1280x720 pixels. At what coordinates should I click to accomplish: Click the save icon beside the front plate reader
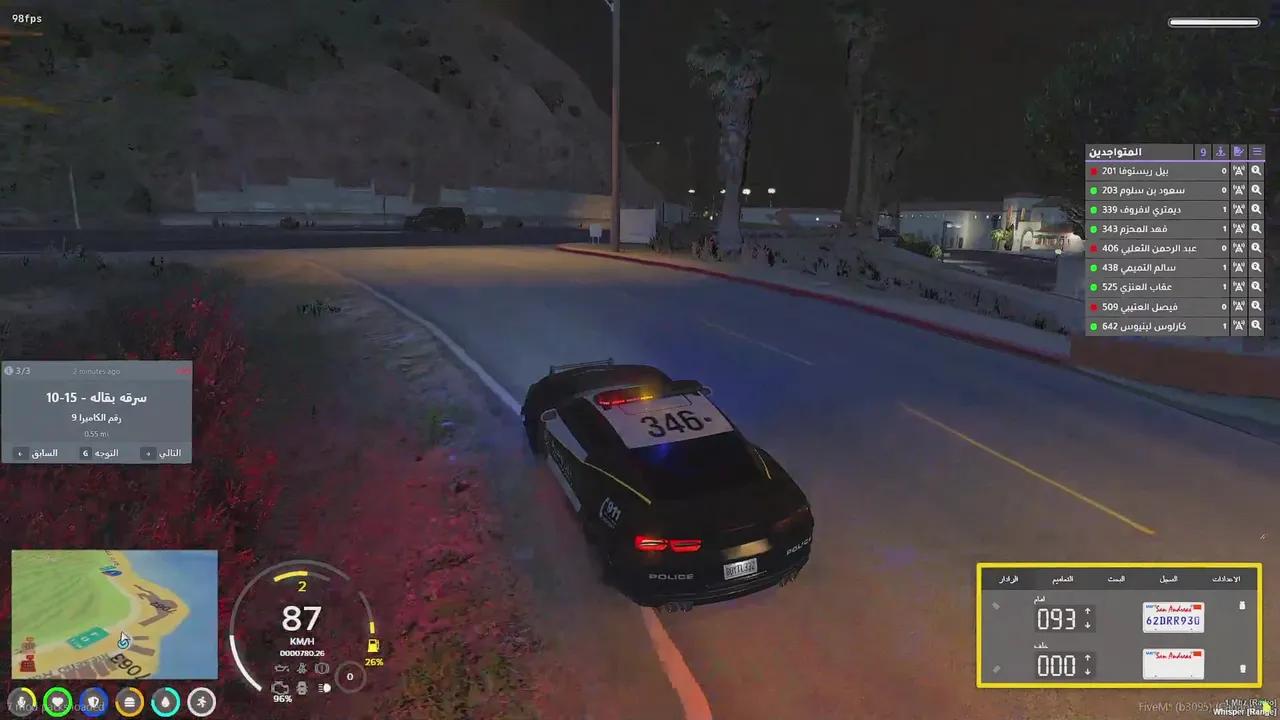[1241, 606]
